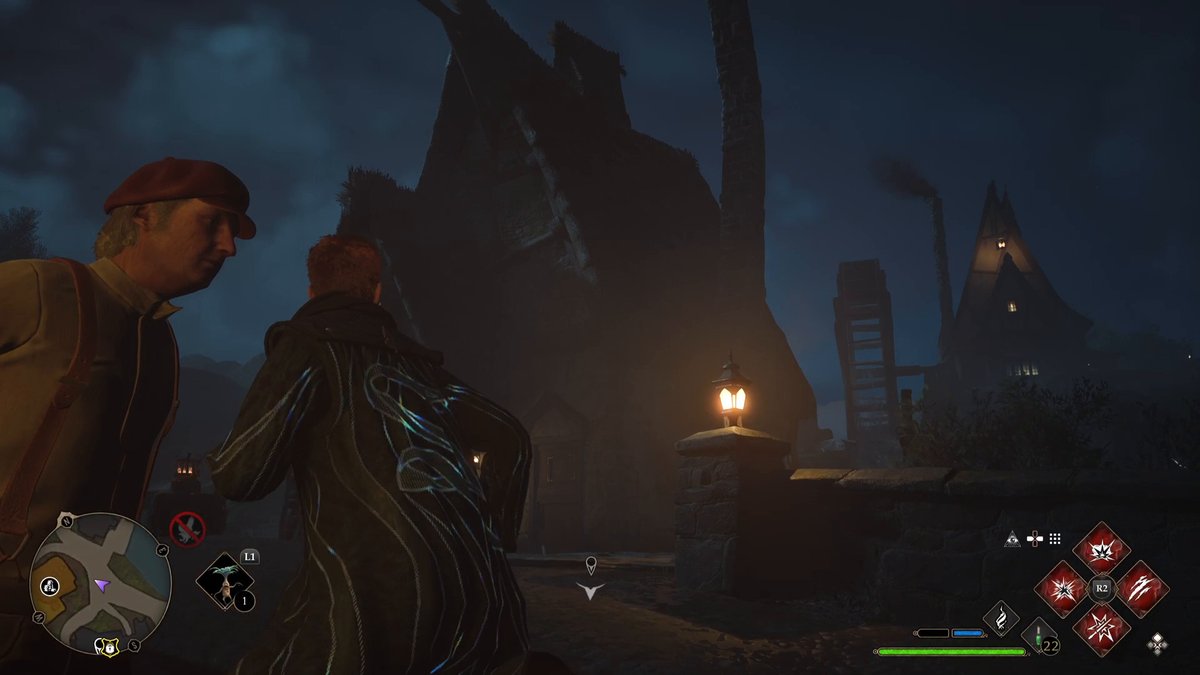Cast the left starburst spell
The image size is (1200, 675).
(1062, 588)
